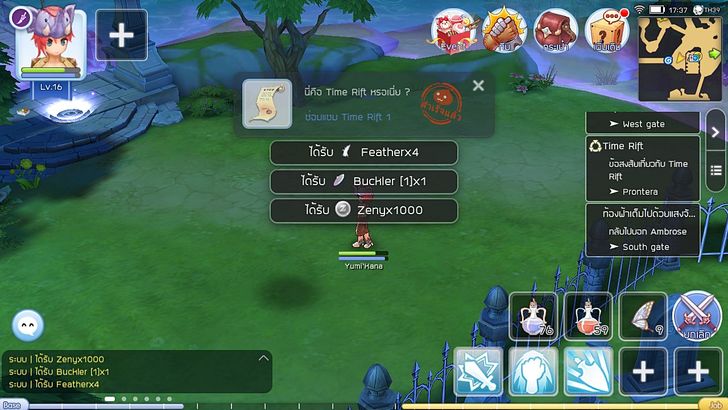This screenshot has height=410, width=728.
Task: Open the mystery box menu with red dot
Action: click(x=607, y=29)
